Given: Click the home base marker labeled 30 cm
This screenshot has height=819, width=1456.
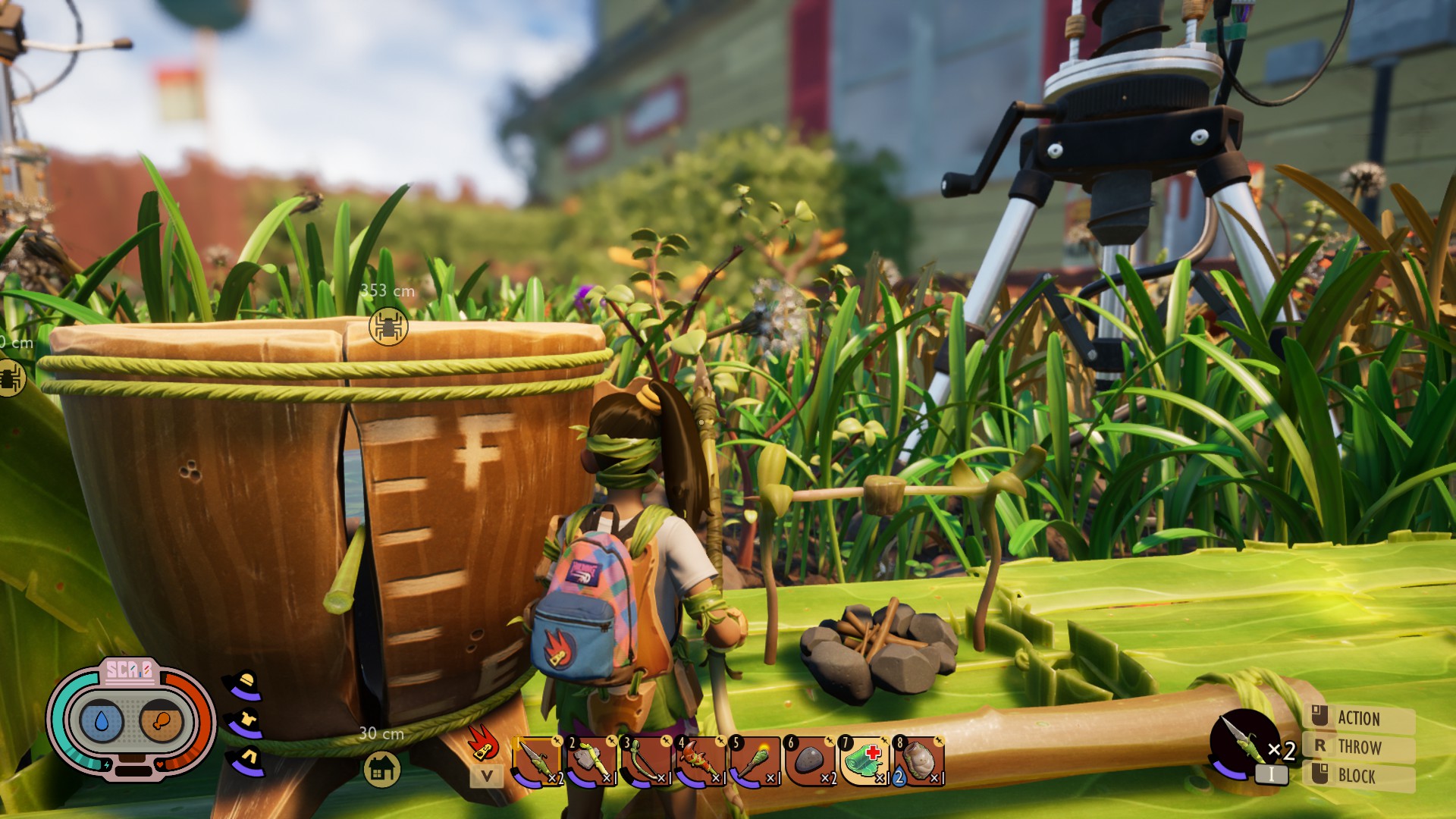Looking at the screenshot, I should 381,768.
